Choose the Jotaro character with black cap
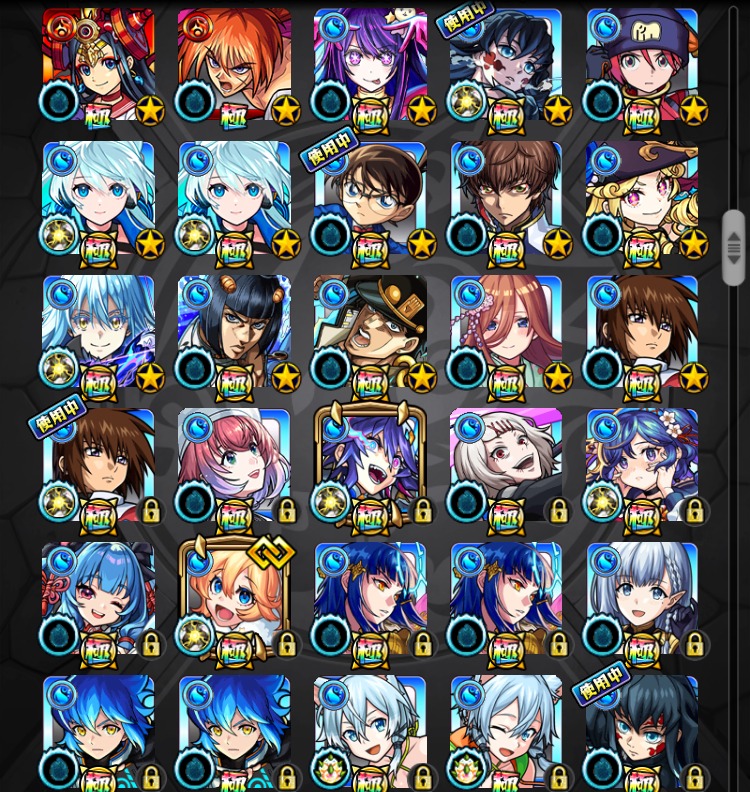This screenshot has width=750, height=792. (x=370, y=332)
